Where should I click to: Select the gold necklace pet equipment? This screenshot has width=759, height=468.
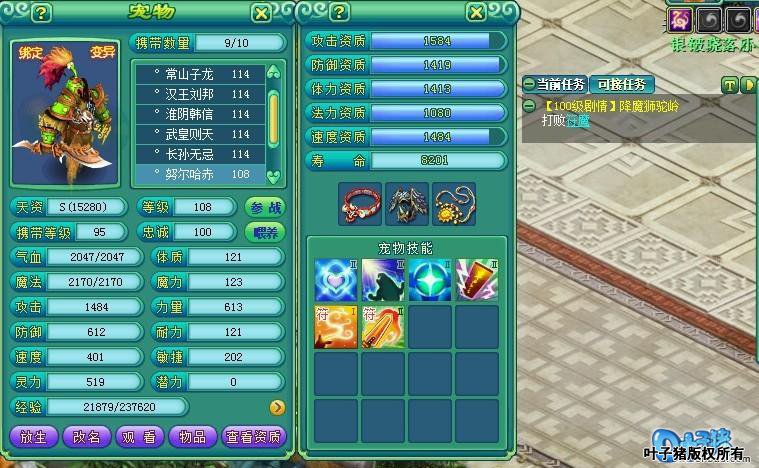click(454, 203)
